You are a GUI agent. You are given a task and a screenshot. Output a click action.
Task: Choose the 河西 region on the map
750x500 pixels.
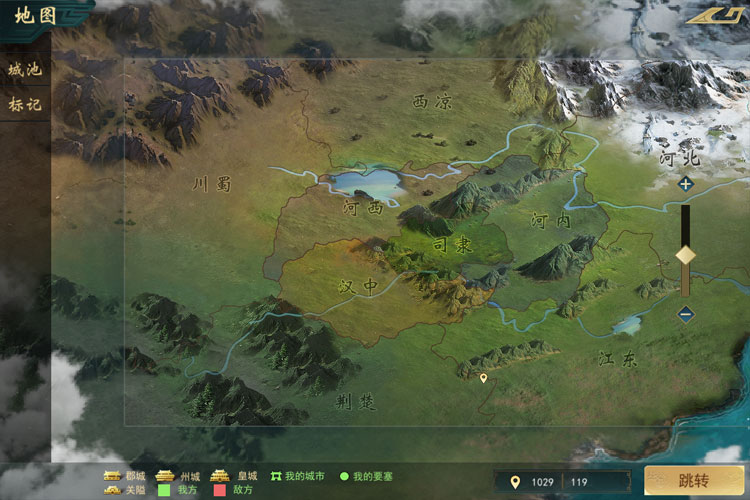click(x=363, y=209)
